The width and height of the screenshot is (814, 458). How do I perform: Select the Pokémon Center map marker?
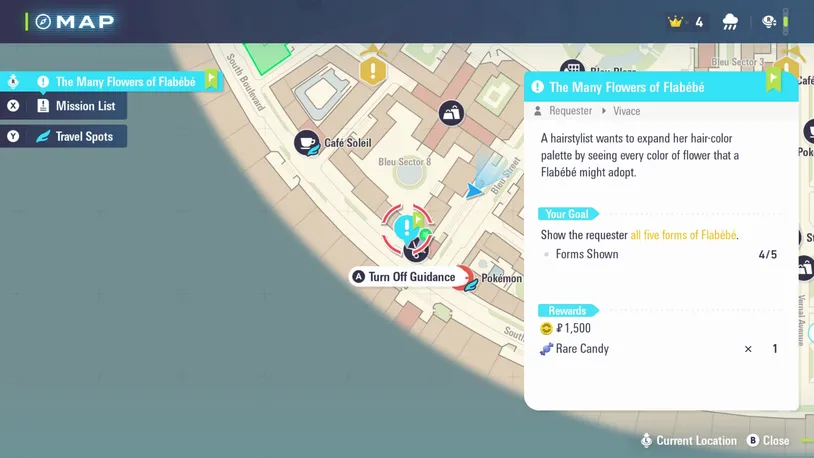click(466, 278)
